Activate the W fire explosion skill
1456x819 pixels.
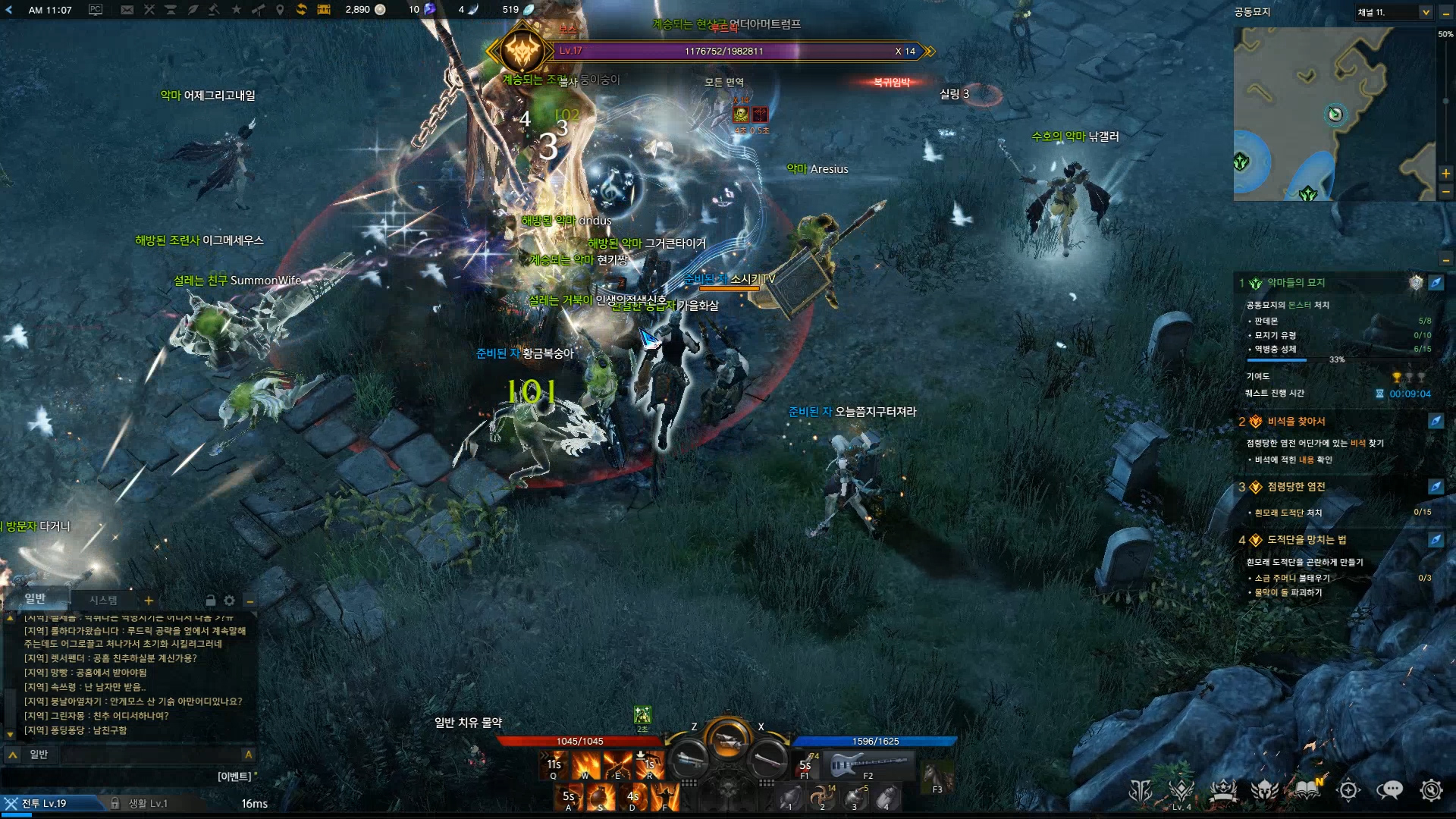(585, 764)
